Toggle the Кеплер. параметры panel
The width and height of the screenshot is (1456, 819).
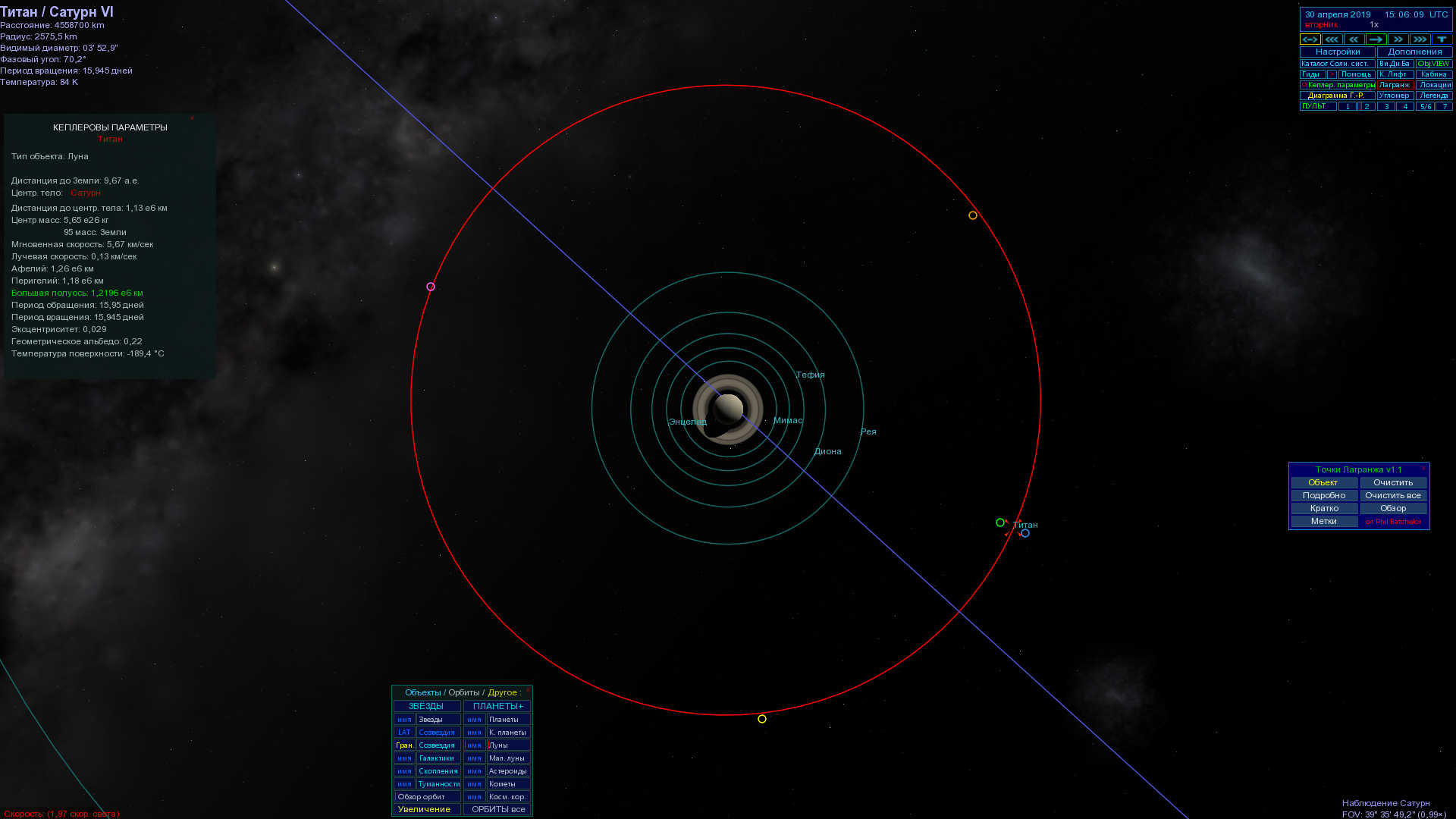1340,85
